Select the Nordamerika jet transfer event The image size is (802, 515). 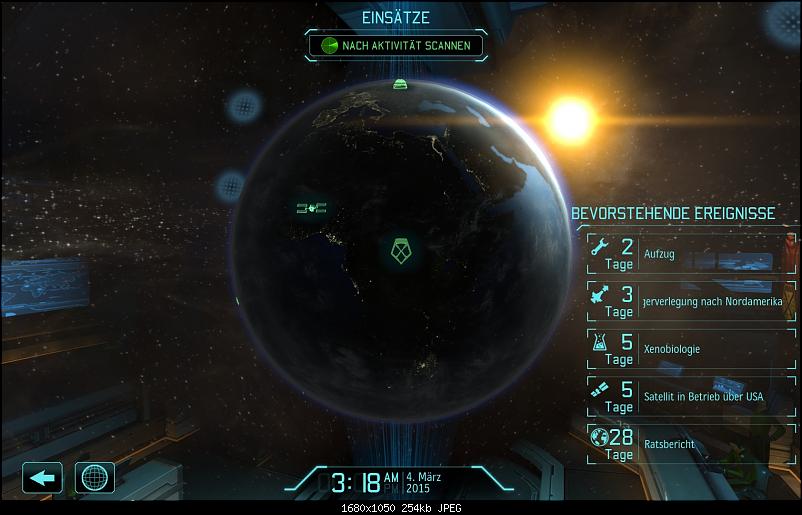click(684, 300)
